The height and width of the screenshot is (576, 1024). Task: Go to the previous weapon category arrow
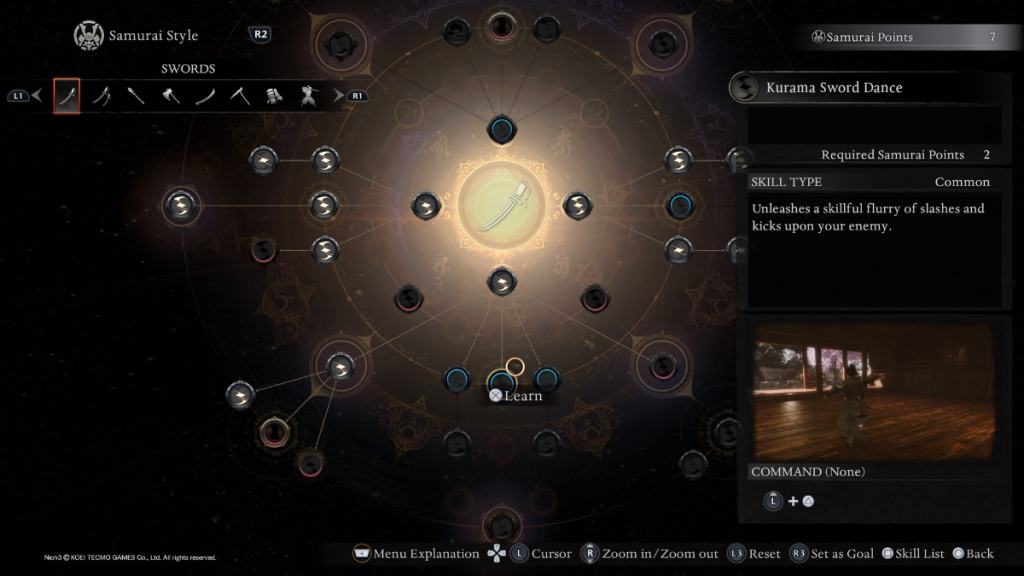coord(37,96)
